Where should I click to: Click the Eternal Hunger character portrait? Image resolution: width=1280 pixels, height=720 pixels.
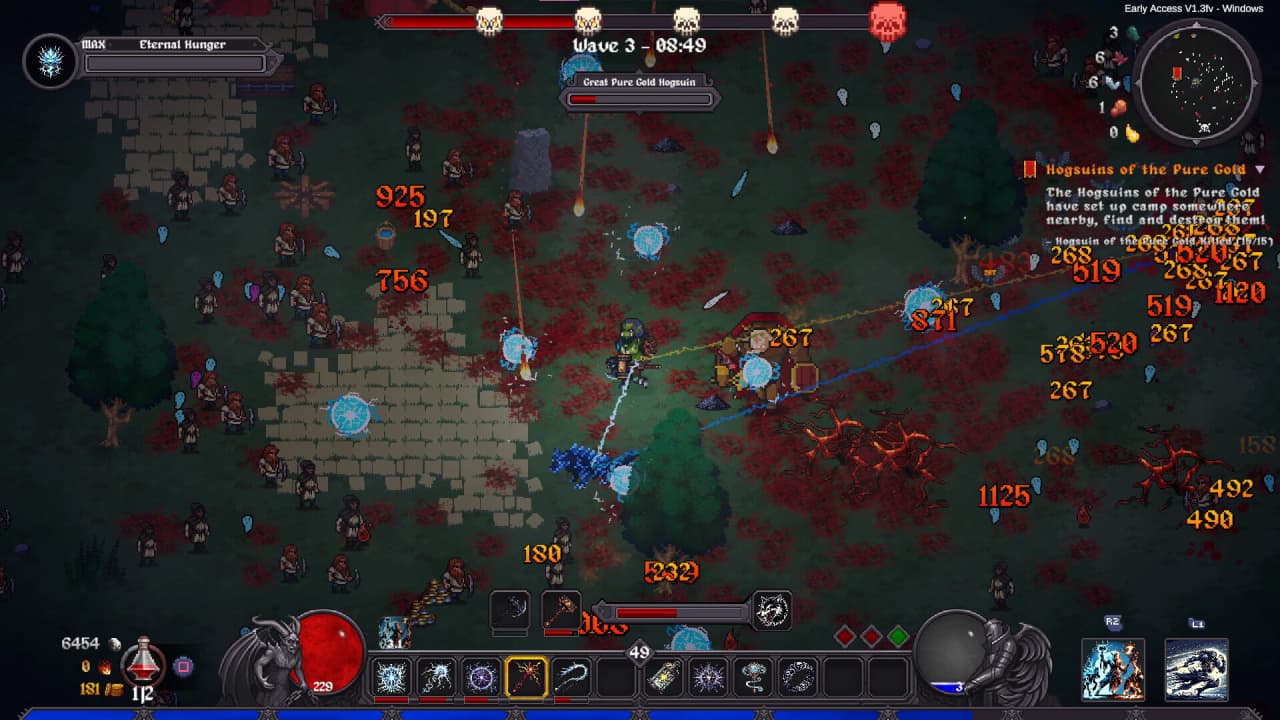click(49, 61)
